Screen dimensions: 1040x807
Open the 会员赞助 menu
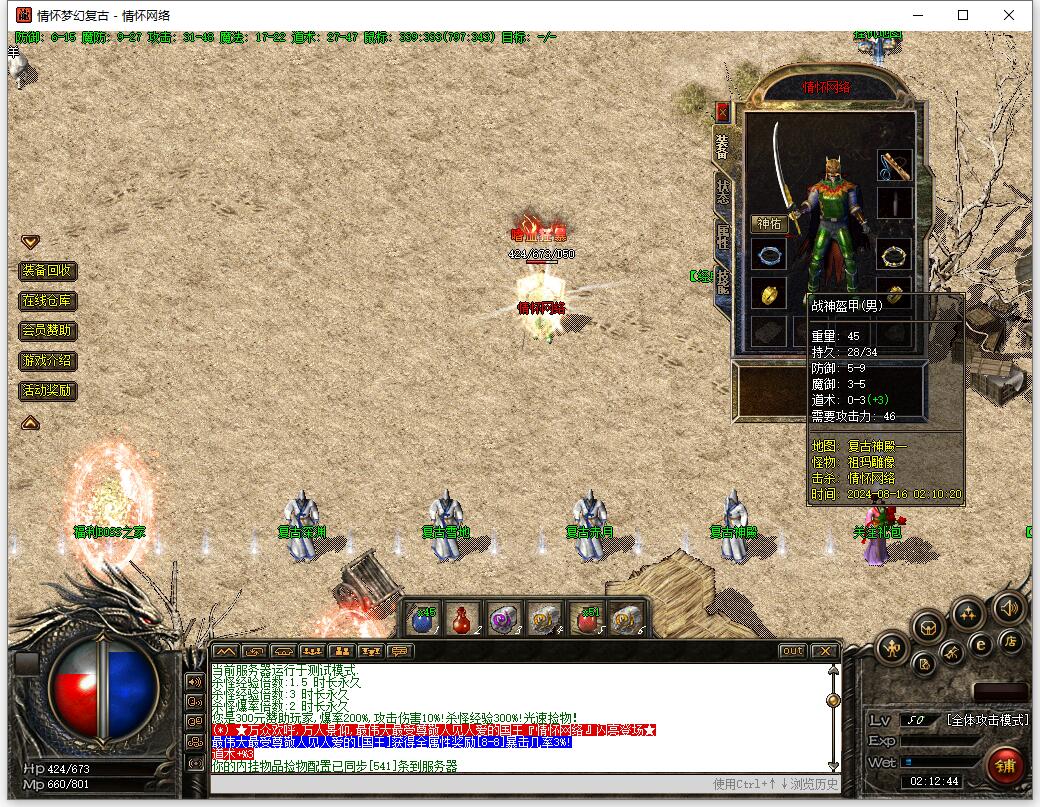point(47,331)
